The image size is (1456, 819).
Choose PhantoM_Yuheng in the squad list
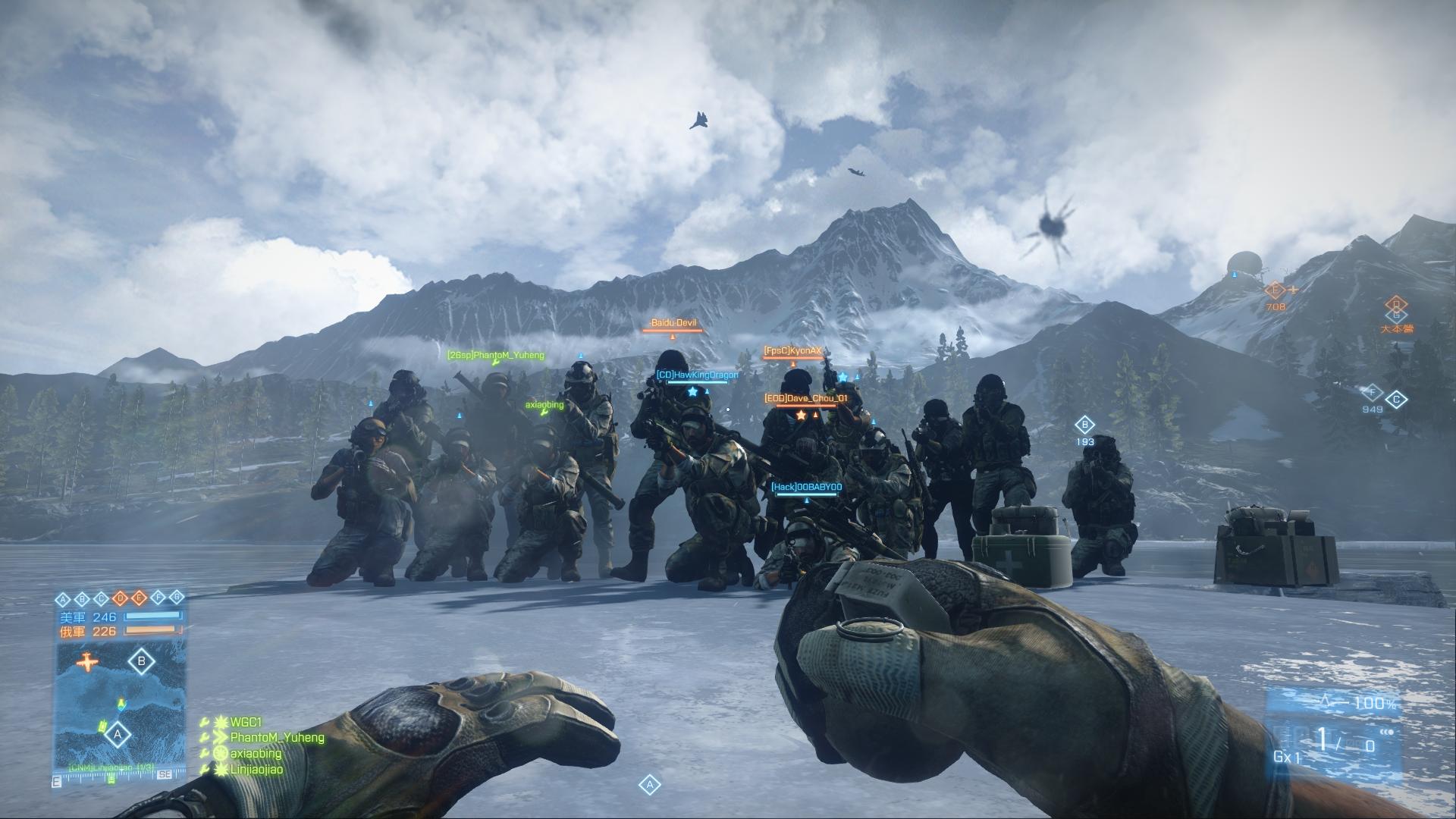[x=277, y=737]
